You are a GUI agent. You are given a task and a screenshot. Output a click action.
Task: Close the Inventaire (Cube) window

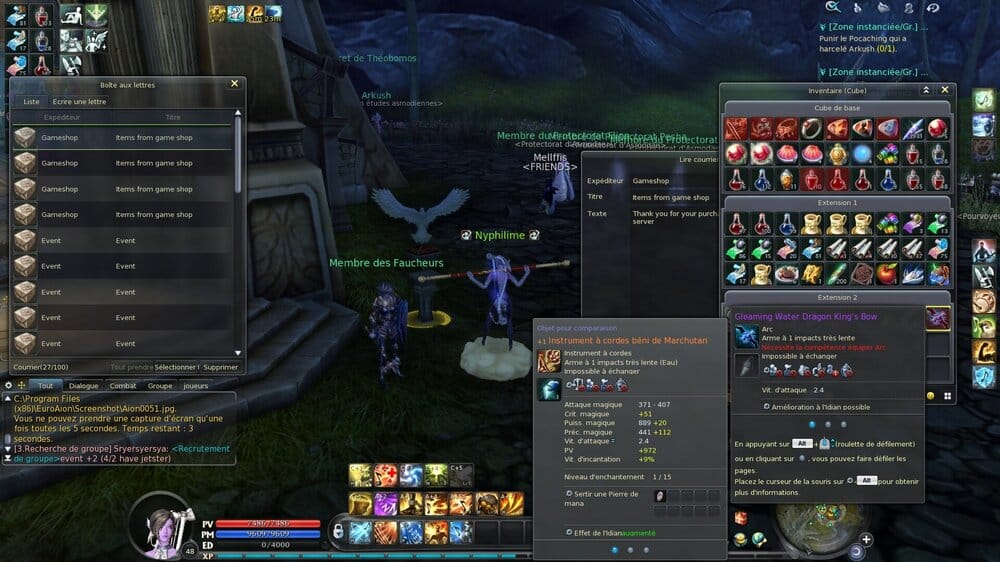(945, 90)
